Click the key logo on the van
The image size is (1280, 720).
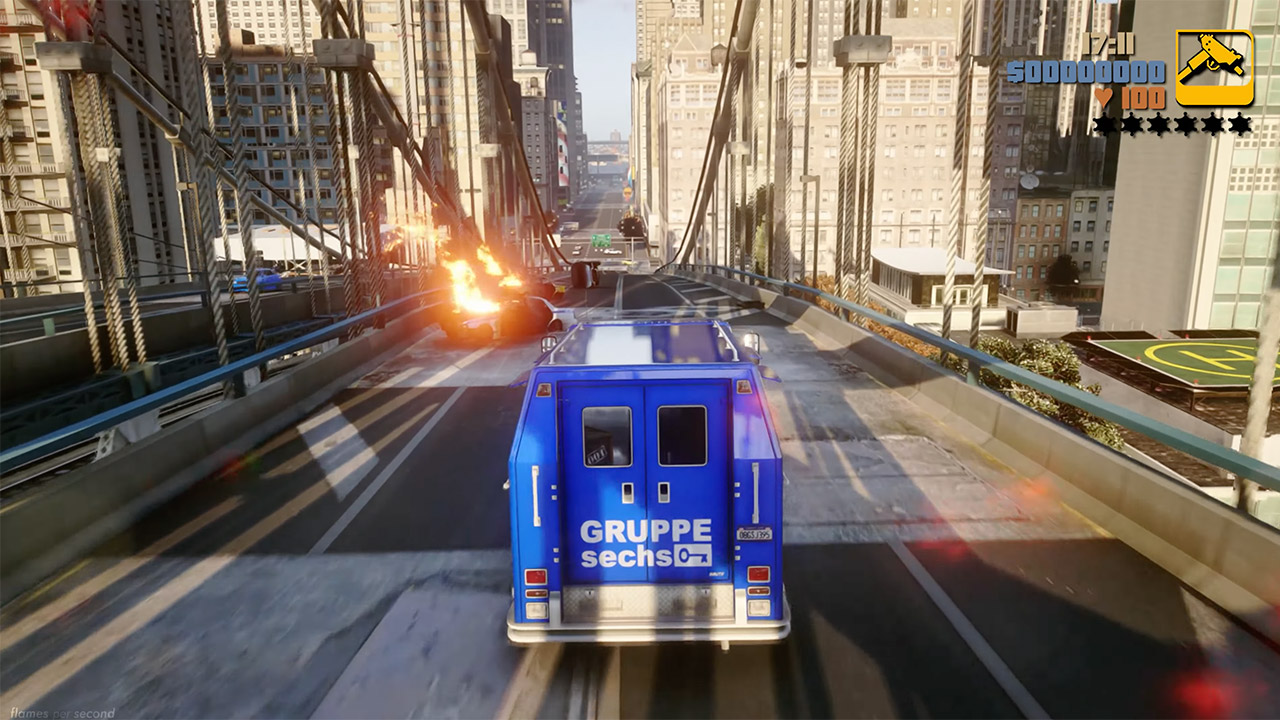692,555
